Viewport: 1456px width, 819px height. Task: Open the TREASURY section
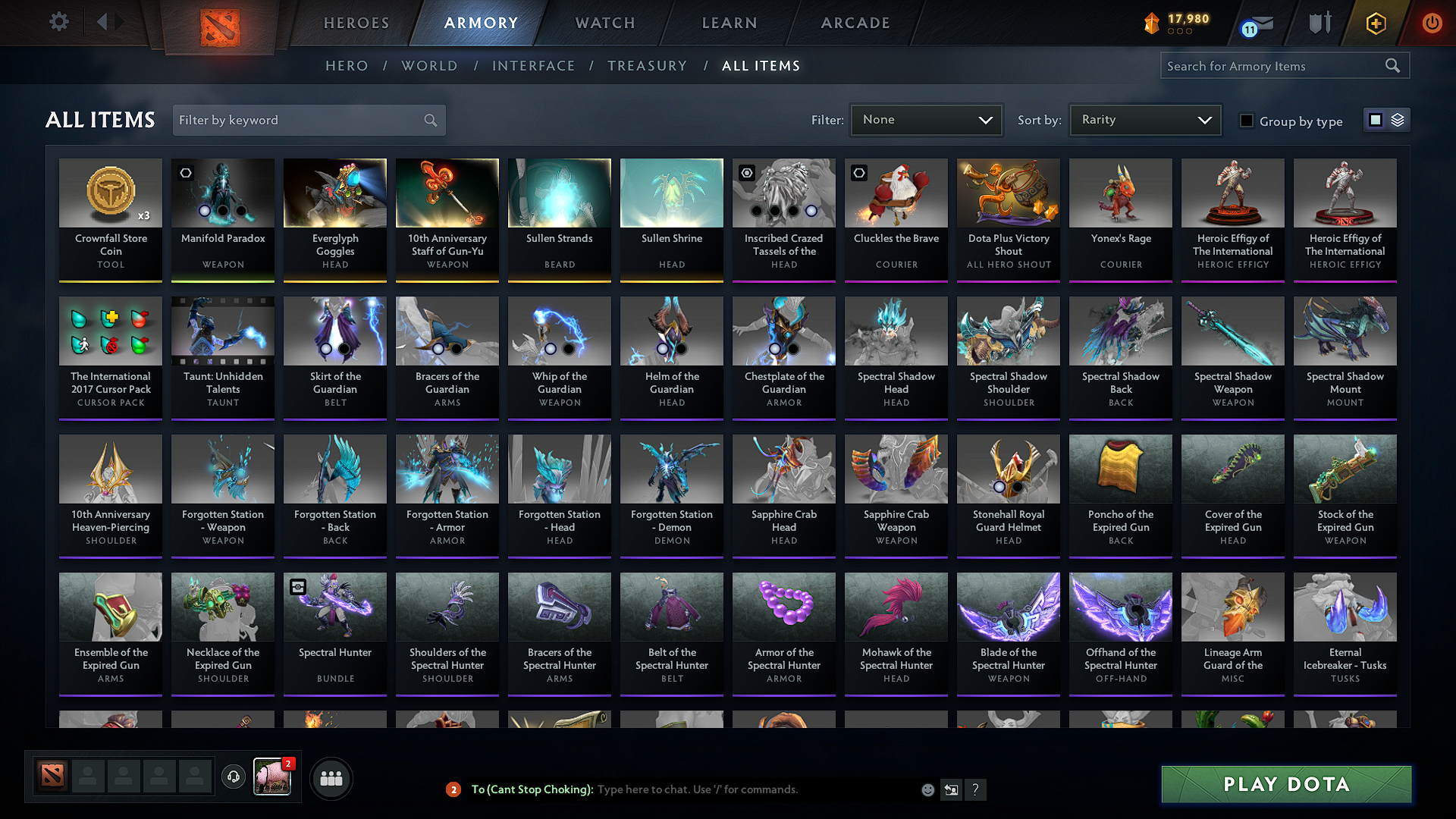[647, 66]
